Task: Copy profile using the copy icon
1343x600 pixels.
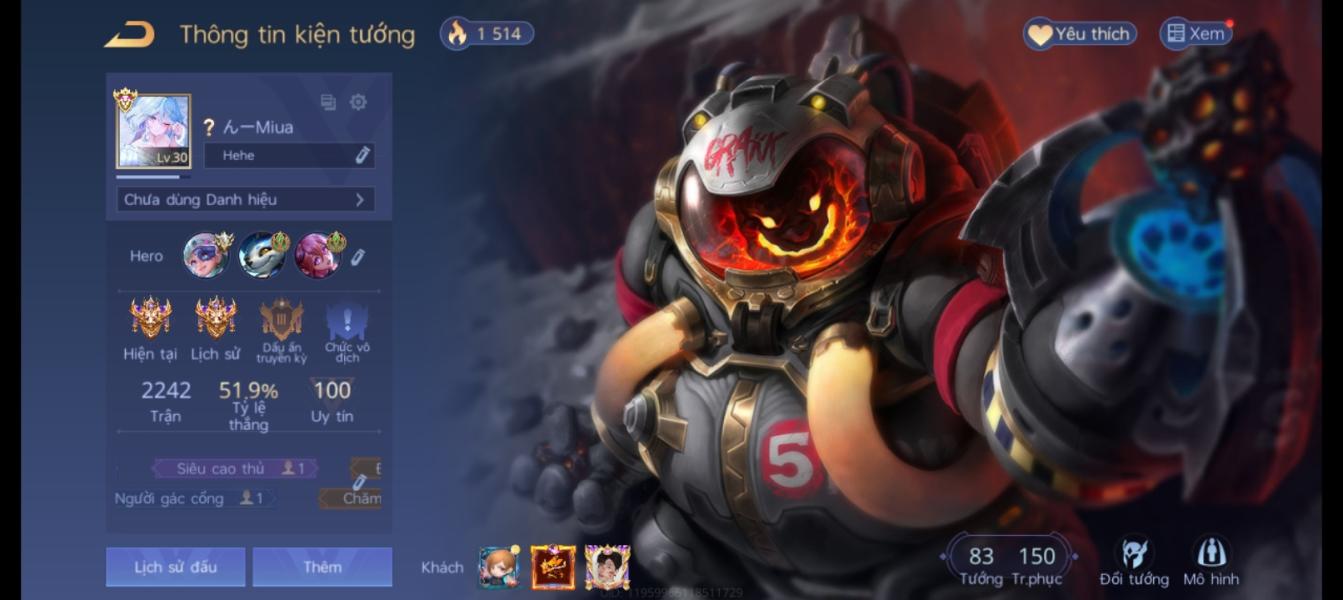Action: pos(328,102)
